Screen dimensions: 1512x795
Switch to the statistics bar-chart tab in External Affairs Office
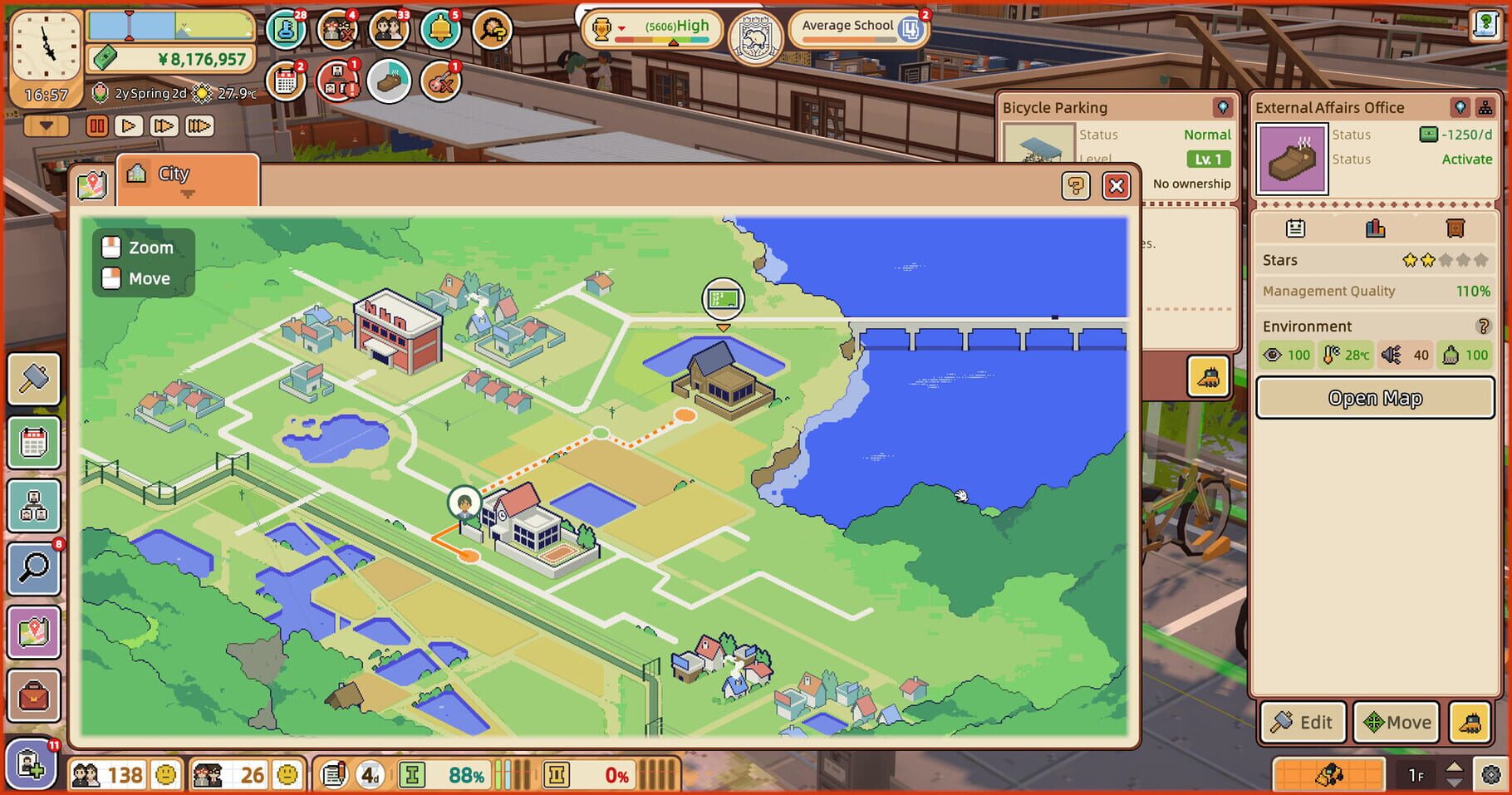[x=1375, y=228]
